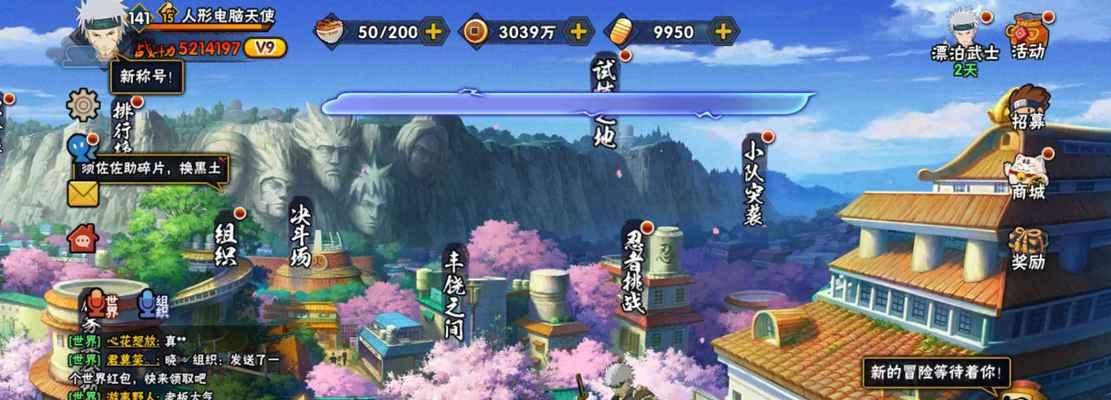Open the mail envelope icon
1111x400 pixels.
click(x=82, y=194)
